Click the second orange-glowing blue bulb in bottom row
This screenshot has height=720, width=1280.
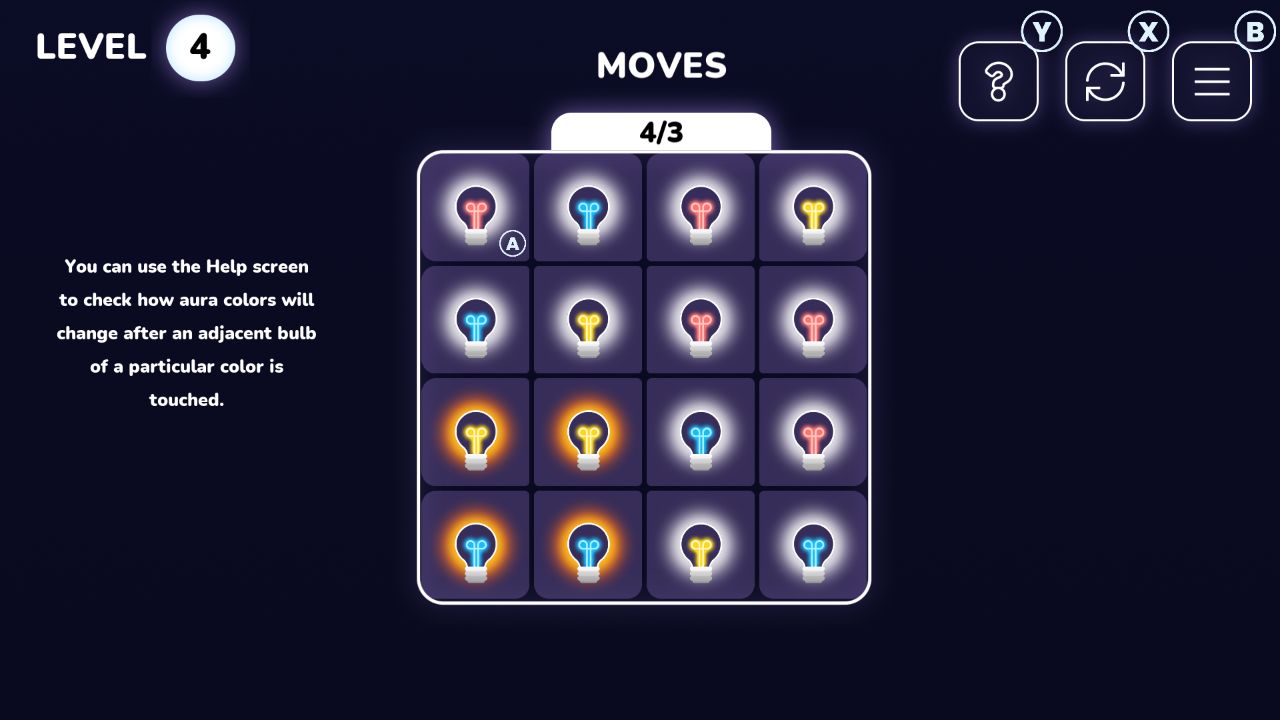tap(587, 545)
